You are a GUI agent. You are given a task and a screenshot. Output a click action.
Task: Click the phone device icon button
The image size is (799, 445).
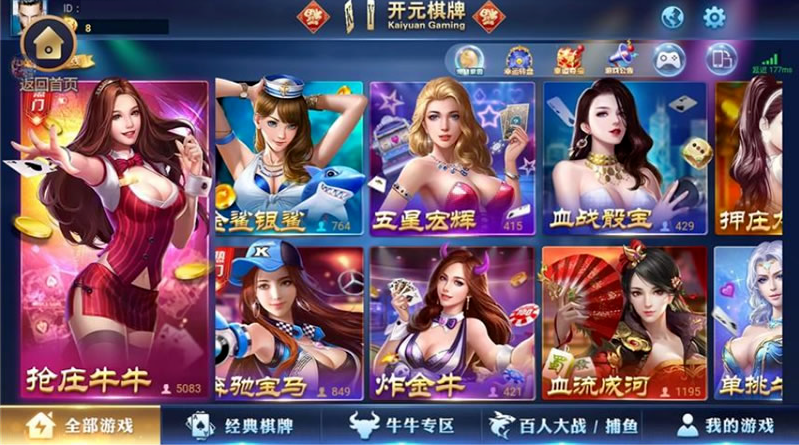pos(720,59)
